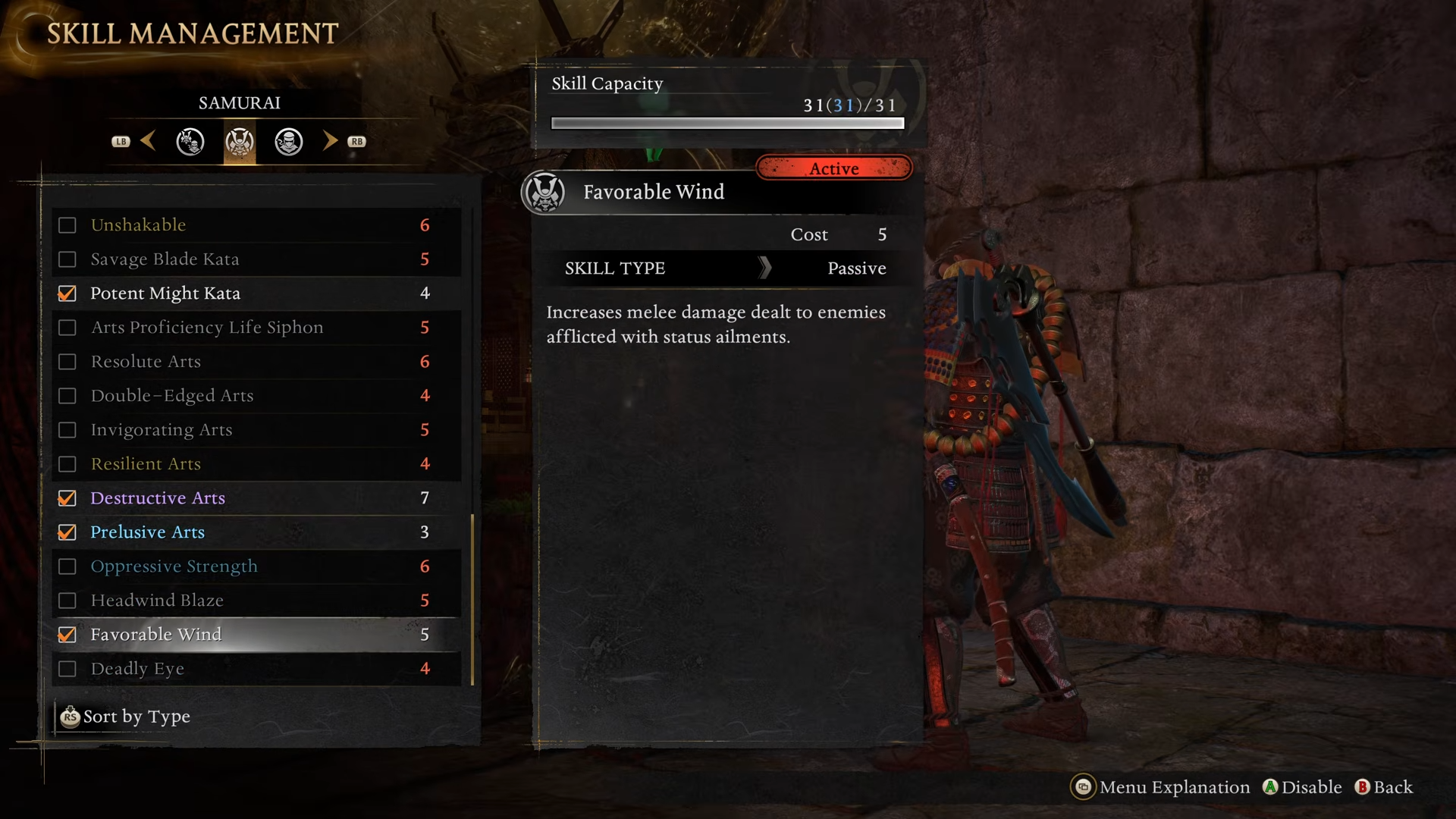Enable the Savage Blade Kata checkbox
The height and width of the screenshot is (819, 1456).
point(67,259)
